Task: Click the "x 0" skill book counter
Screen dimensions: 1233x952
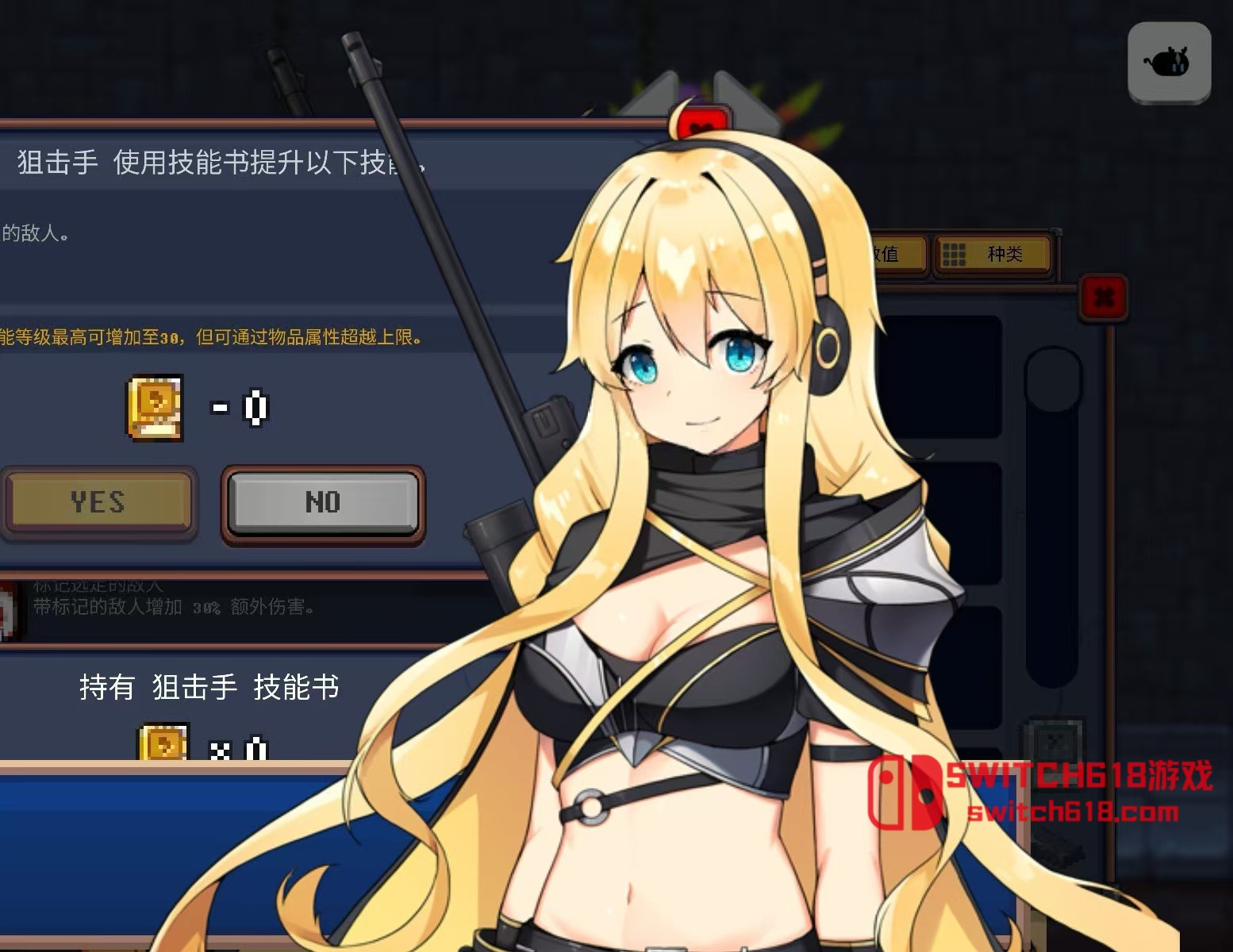Action: click(x=238, y=750)
